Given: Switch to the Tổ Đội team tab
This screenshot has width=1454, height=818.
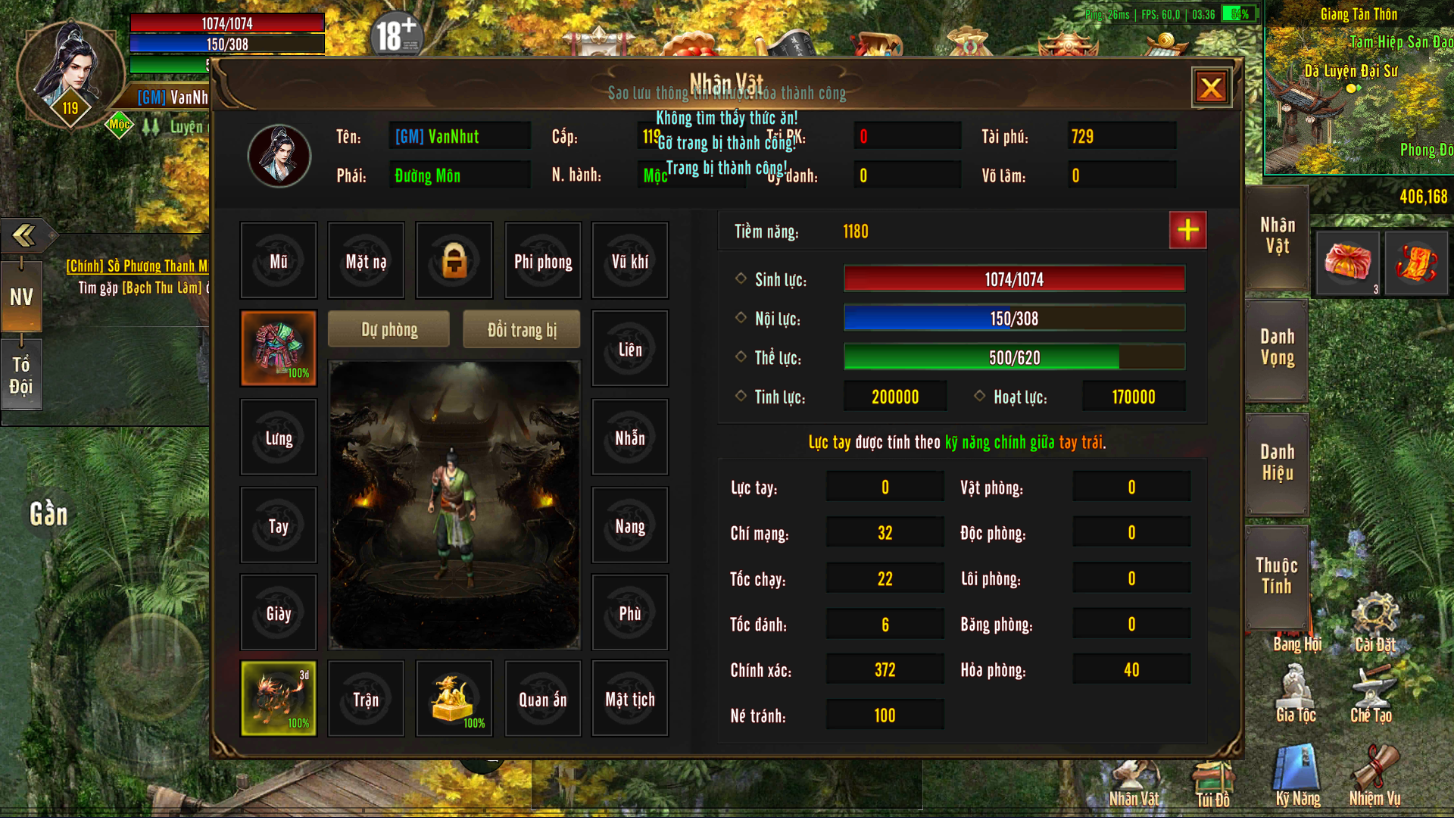Looking at the screenshot, I should [x=21, y=376].
